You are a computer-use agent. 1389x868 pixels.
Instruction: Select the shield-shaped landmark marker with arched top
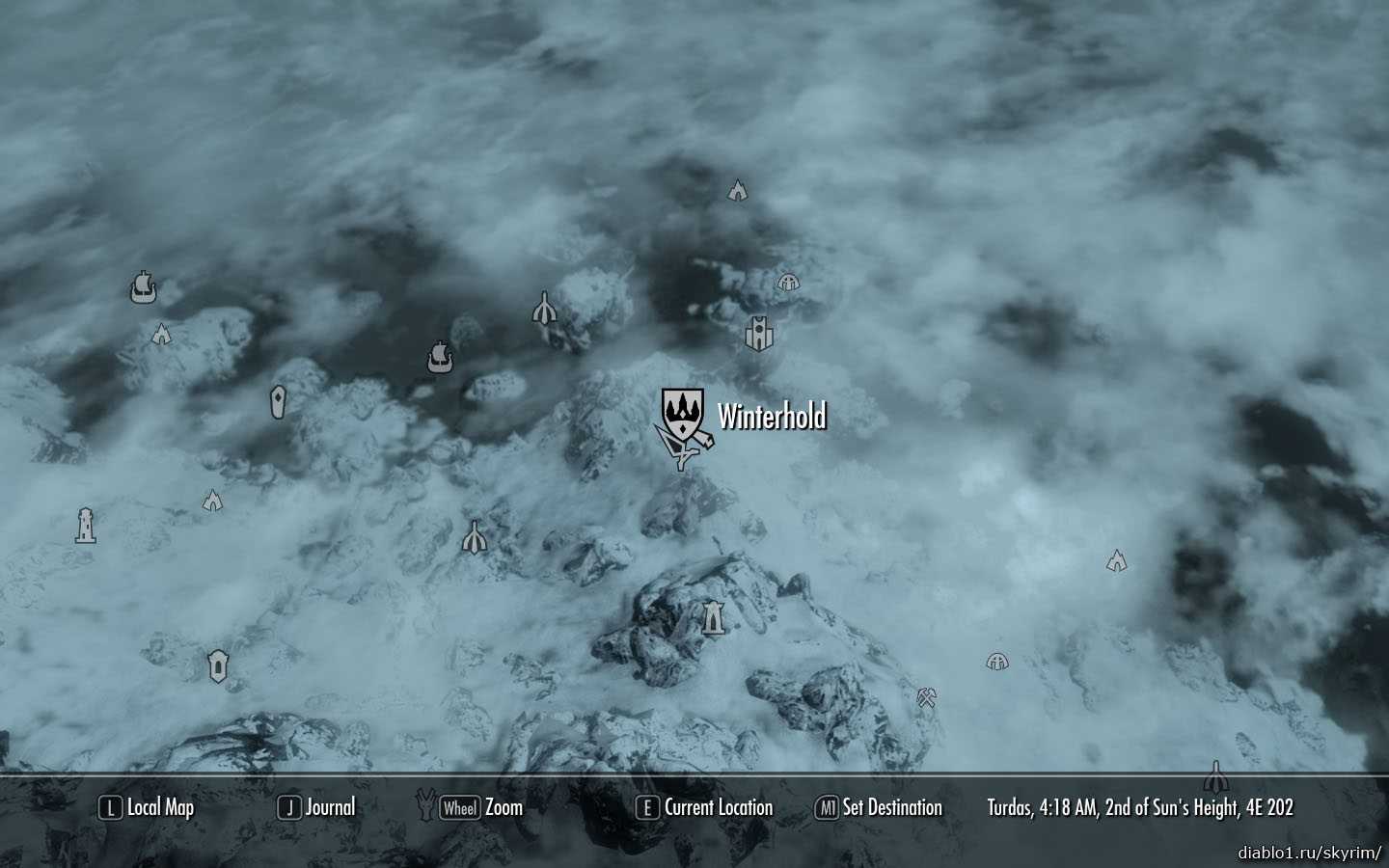[218, 665]
